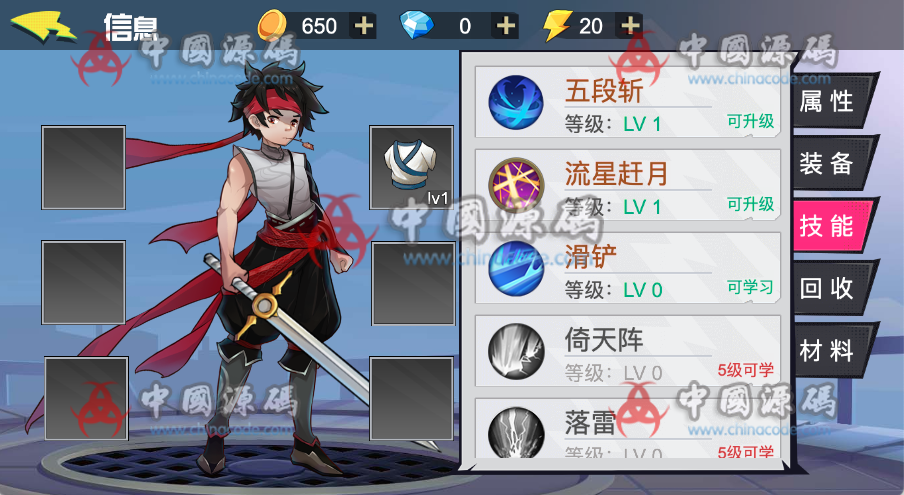Viewport: 904px width, 495px height.
Task: Upgrade the 五段斩 skill
Action: pos(750,121)
